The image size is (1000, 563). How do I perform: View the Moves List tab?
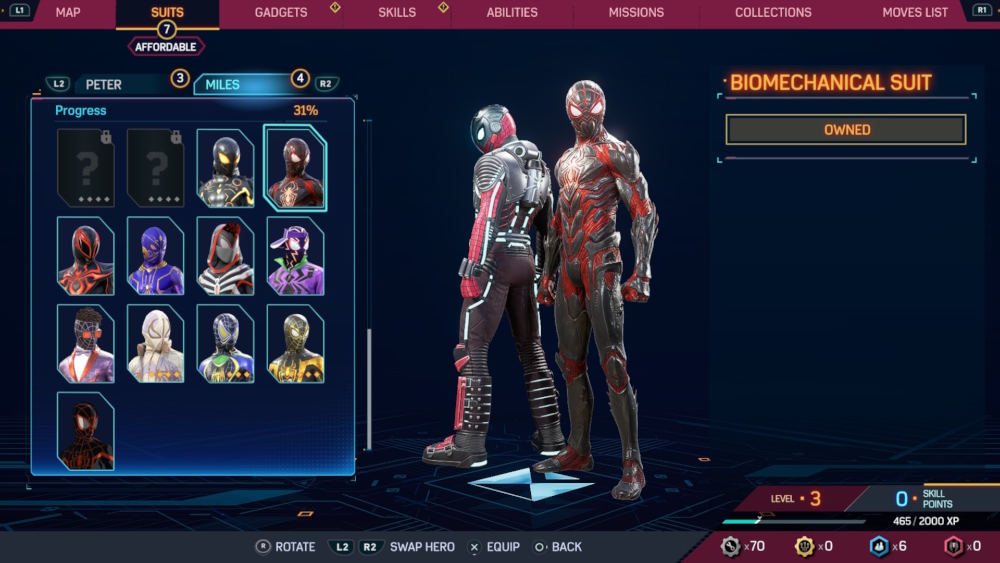pyautogui.click(x=915, y=13)
